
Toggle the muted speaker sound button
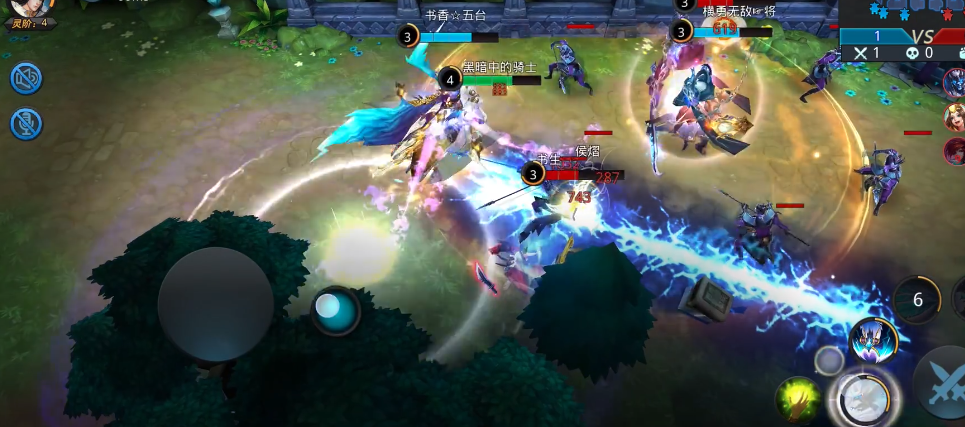point(26,78)
